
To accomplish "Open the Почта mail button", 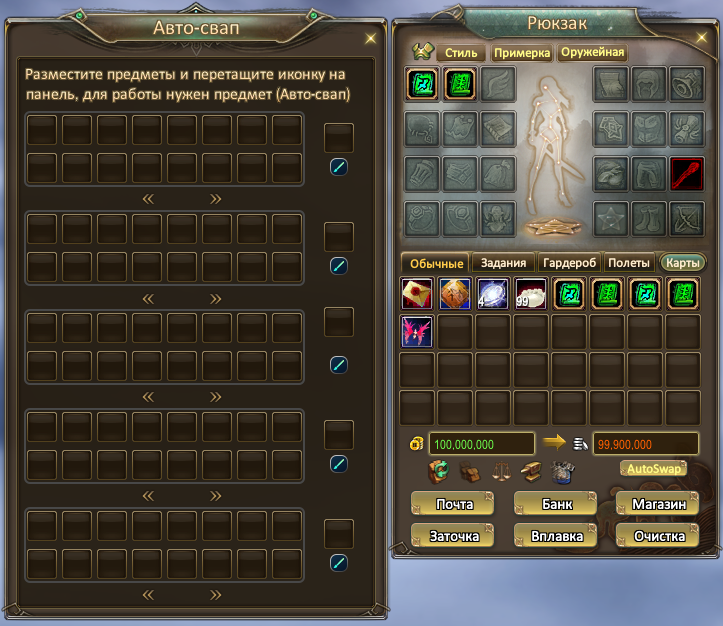I will pyautogui.click(x=454, y=504).
